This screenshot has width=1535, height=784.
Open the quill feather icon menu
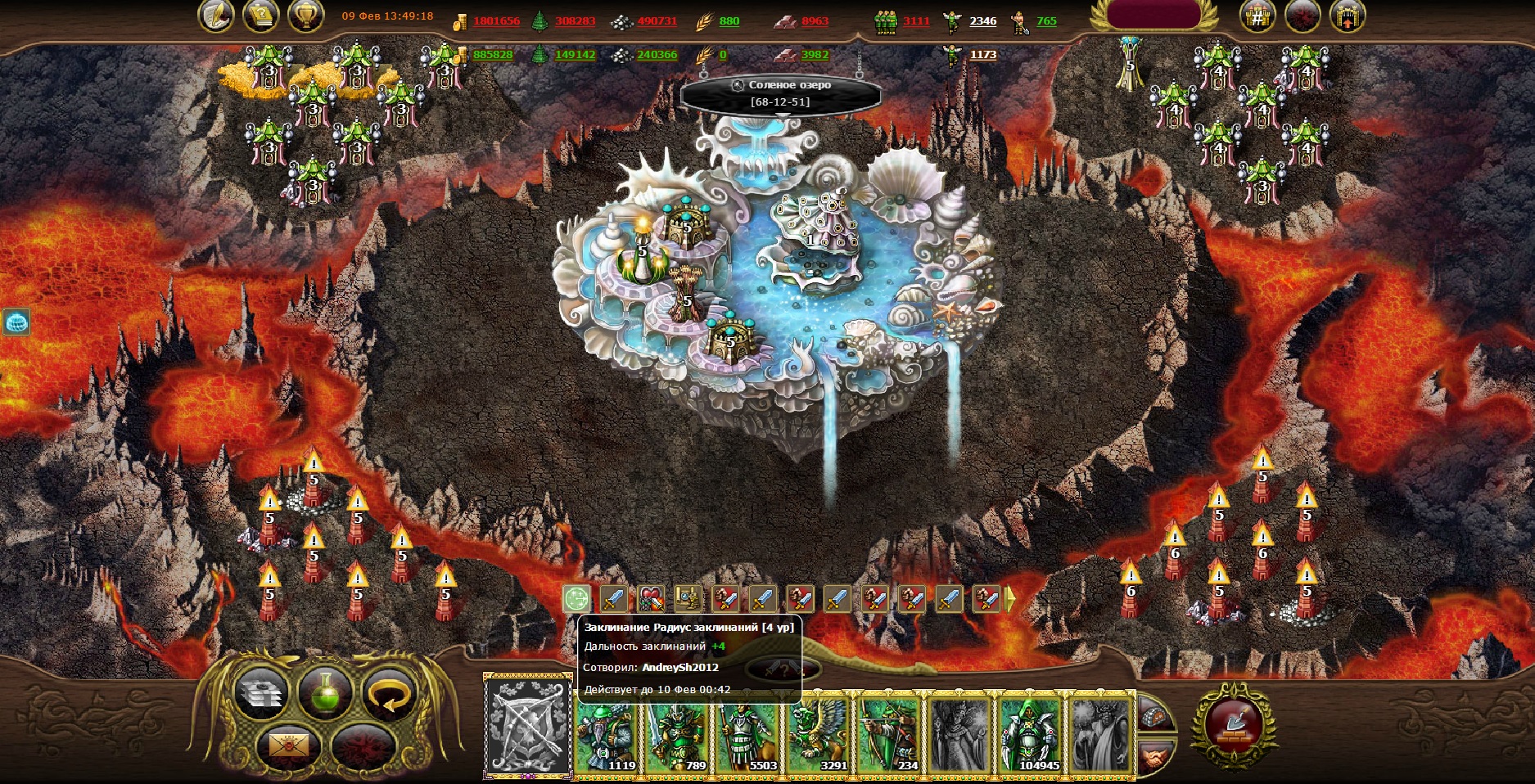tap(215, 16)
